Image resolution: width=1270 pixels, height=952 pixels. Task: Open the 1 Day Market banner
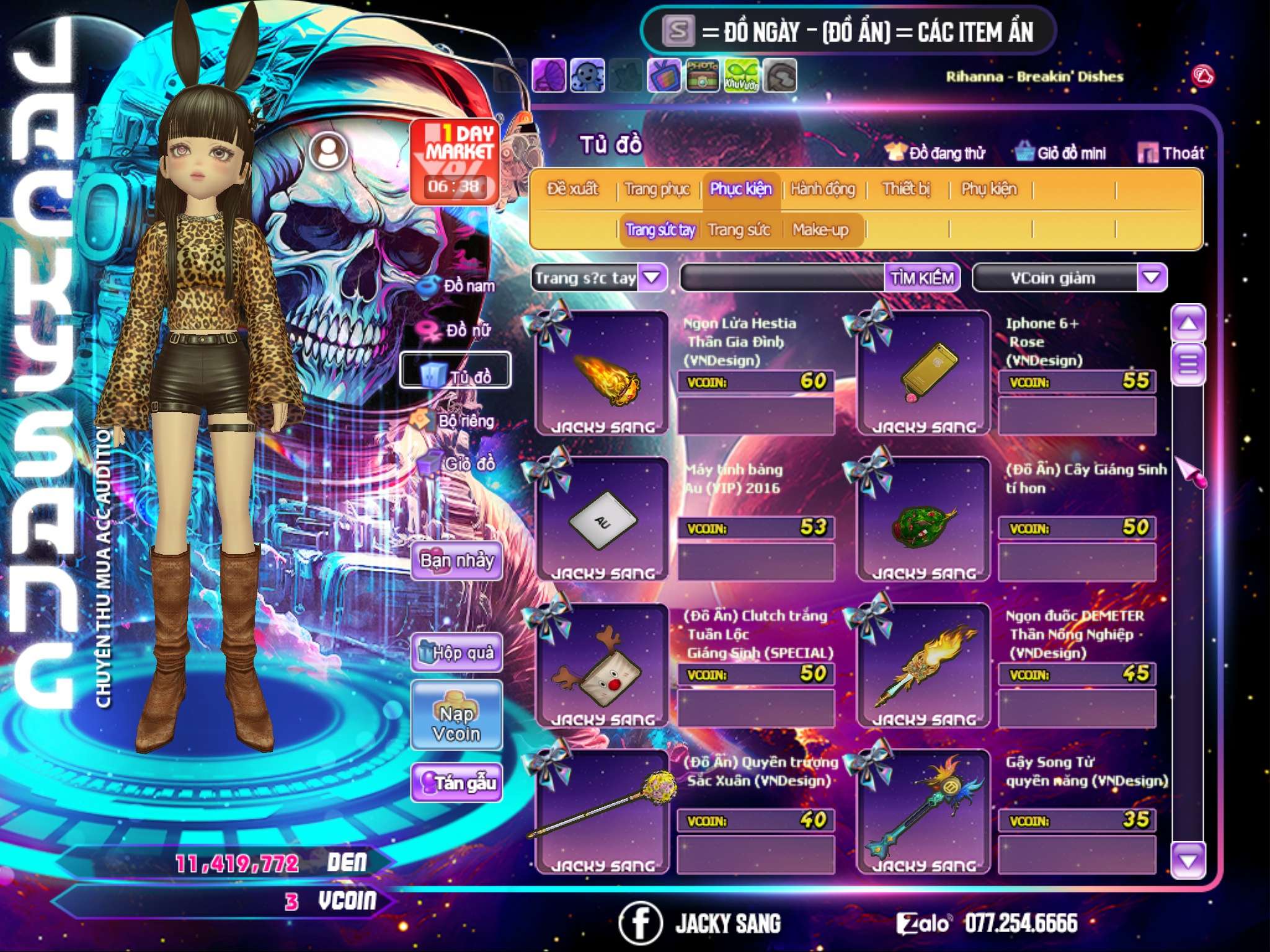pyautogui.click(x=455, y=161)
